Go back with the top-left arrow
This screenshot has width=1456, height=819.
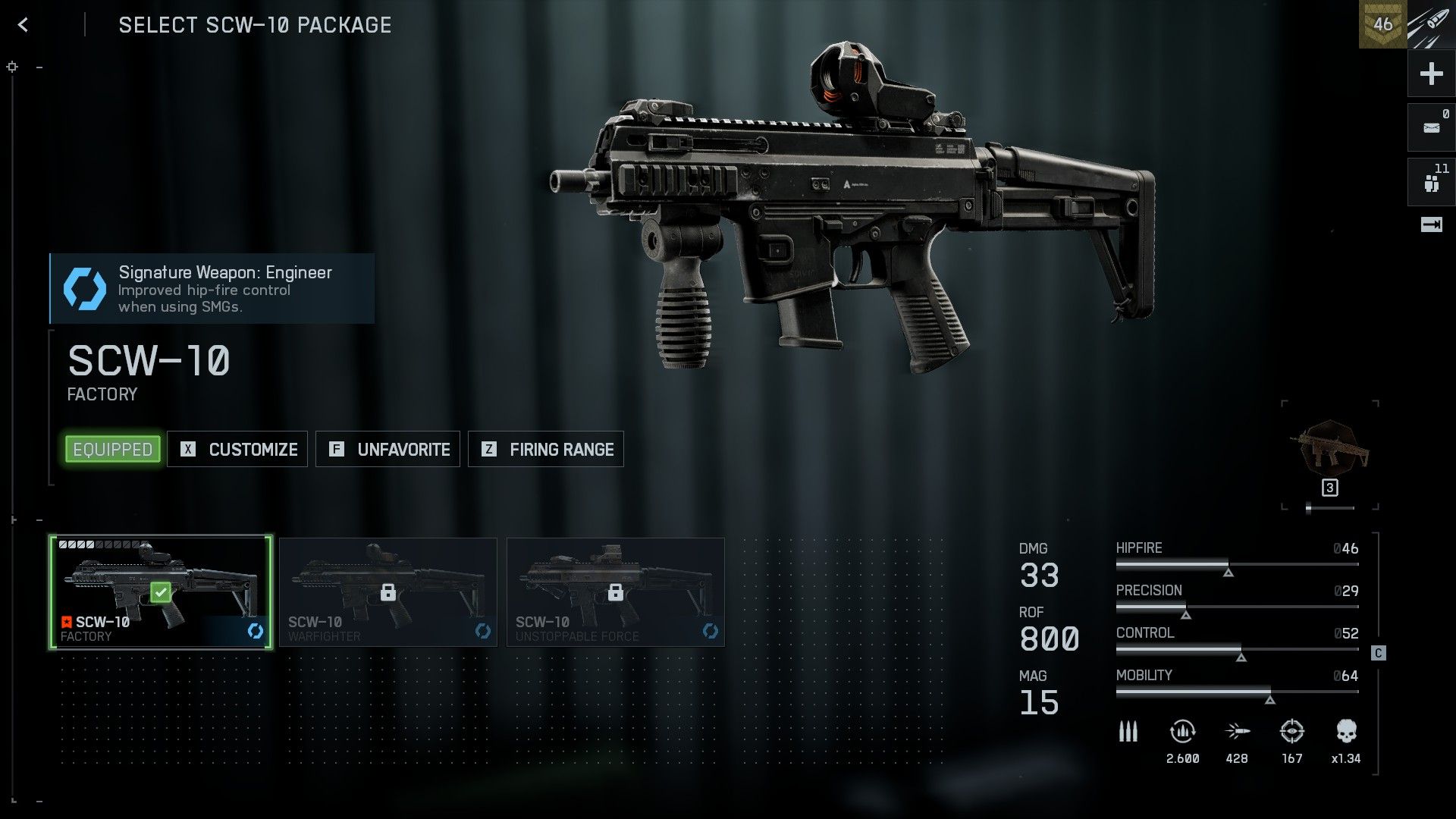[x=23, y=25]
